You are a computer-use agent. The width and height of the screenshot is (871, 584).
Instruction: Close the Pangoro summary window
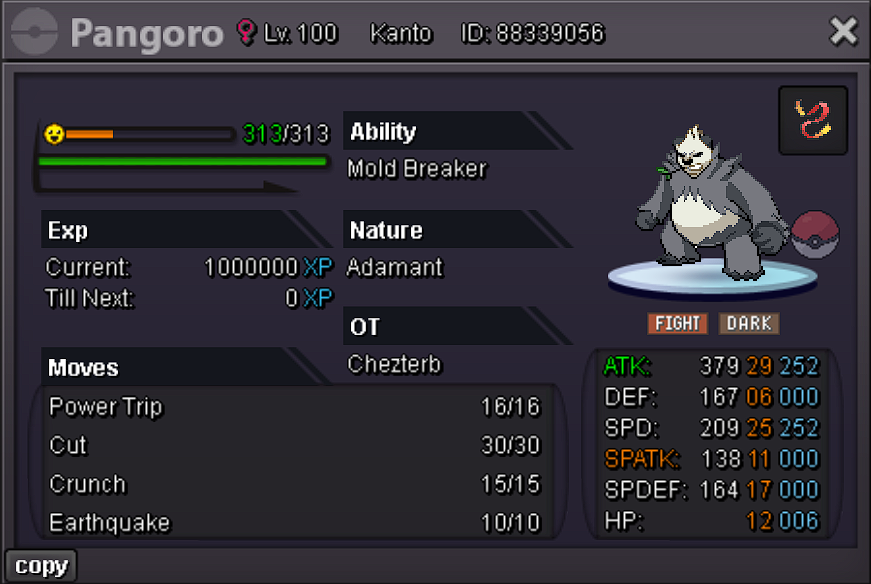click(843, 33)
